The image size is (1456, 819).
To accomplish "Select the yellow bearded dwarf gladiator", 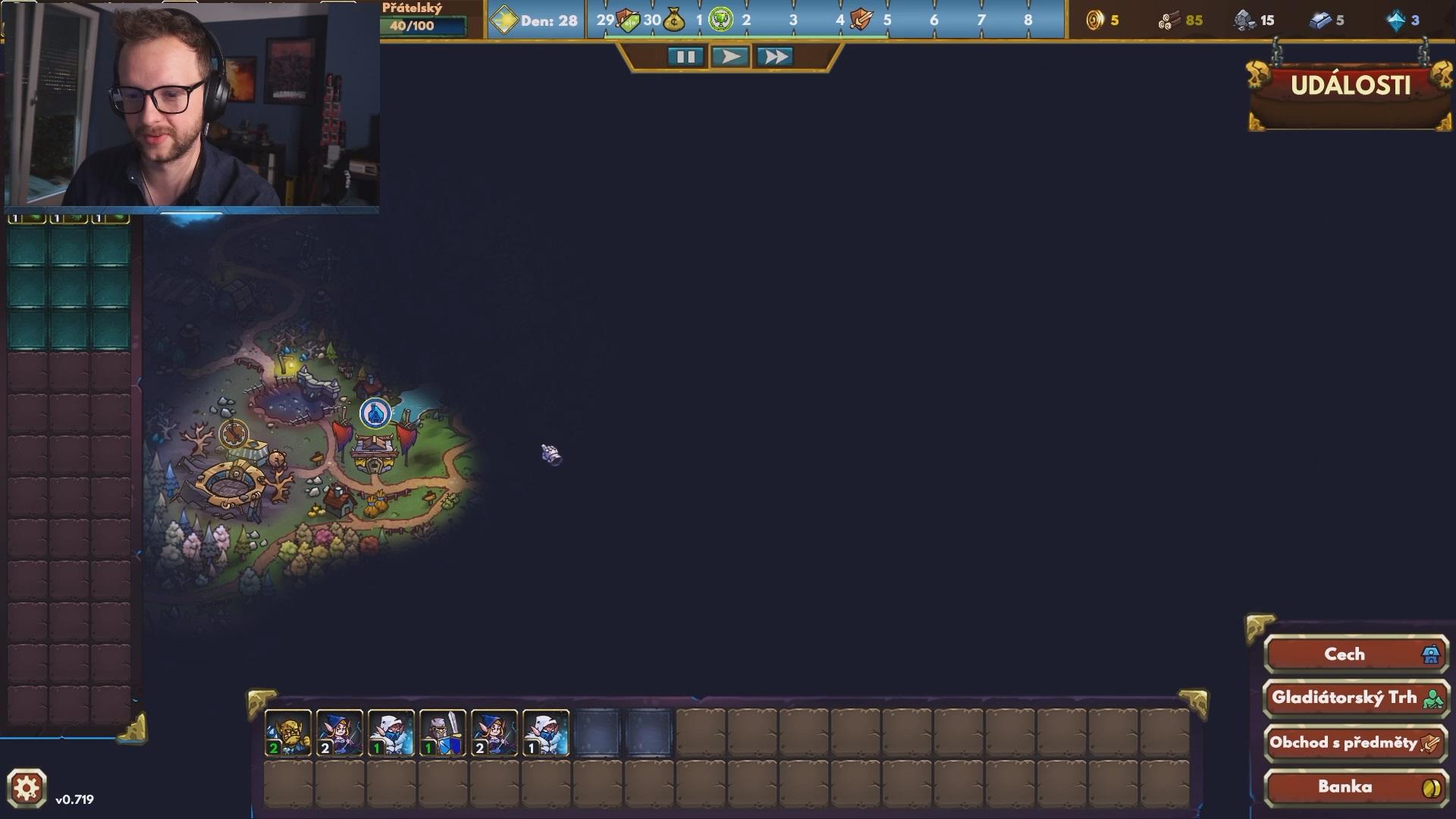I will [x=288, y=733].
